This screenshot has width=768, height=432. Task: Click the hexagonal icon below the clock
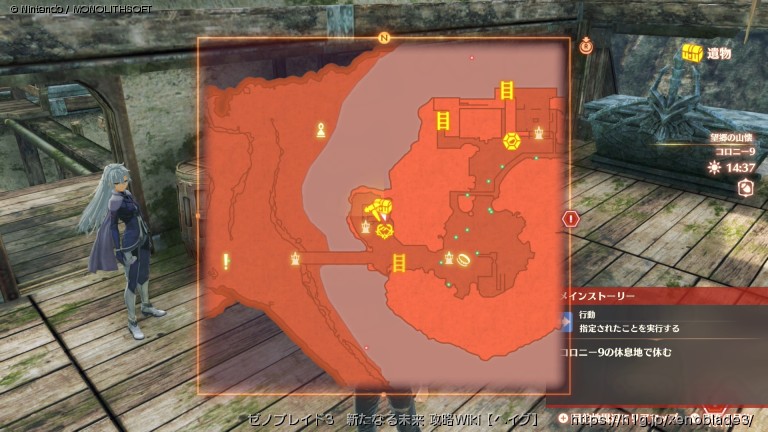point(744,187)
